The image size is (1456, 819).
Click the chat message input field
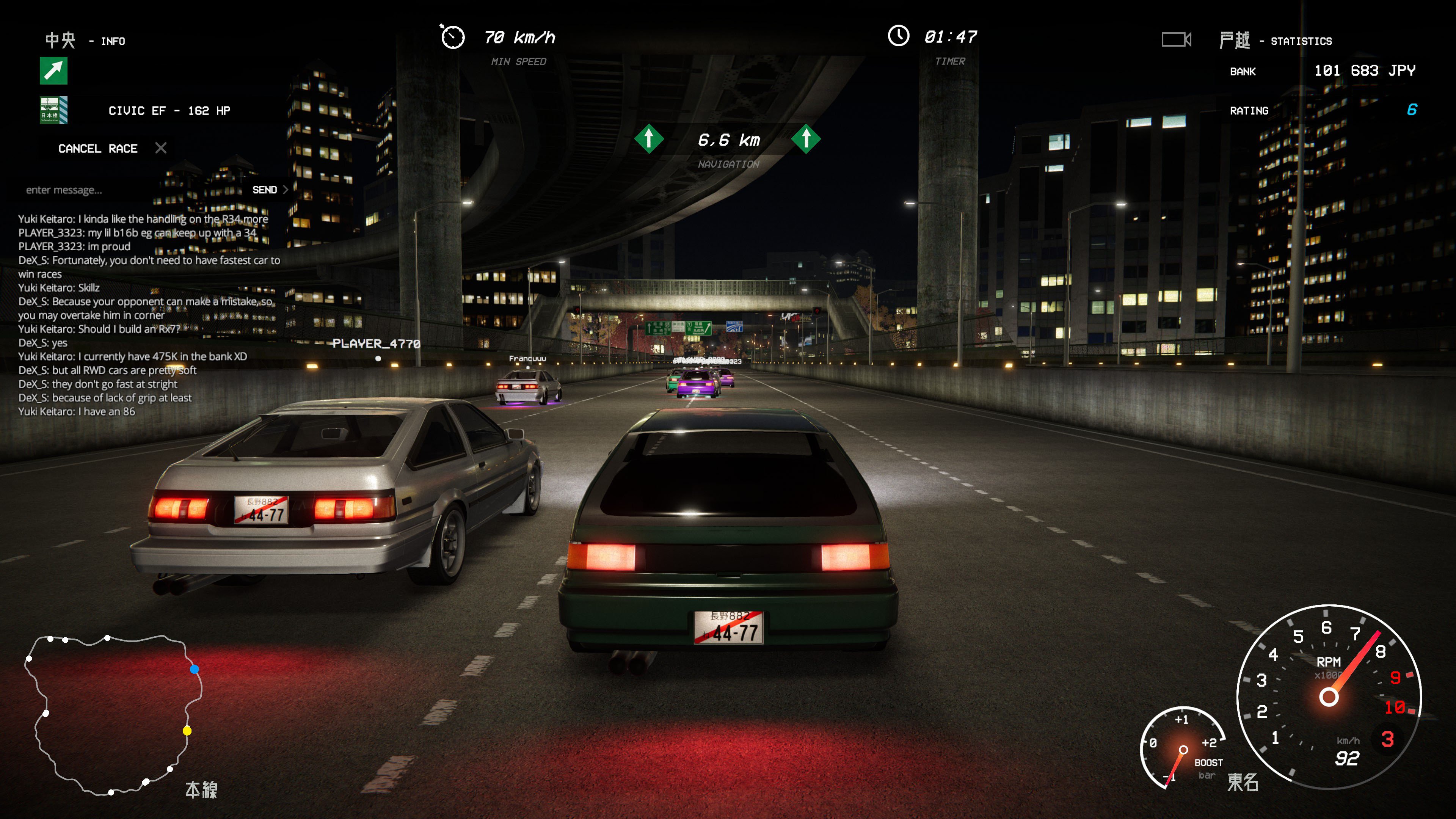pos(130,190)
